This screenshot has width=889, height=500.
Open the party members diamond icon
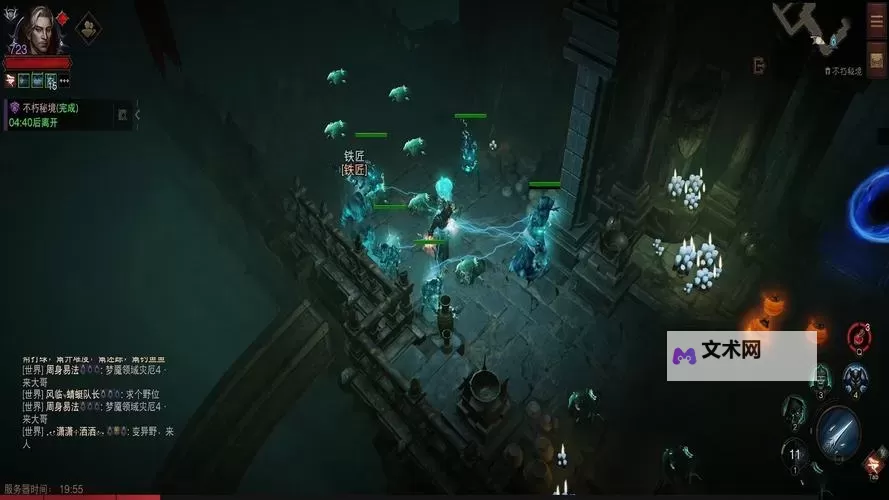(88, 24)
